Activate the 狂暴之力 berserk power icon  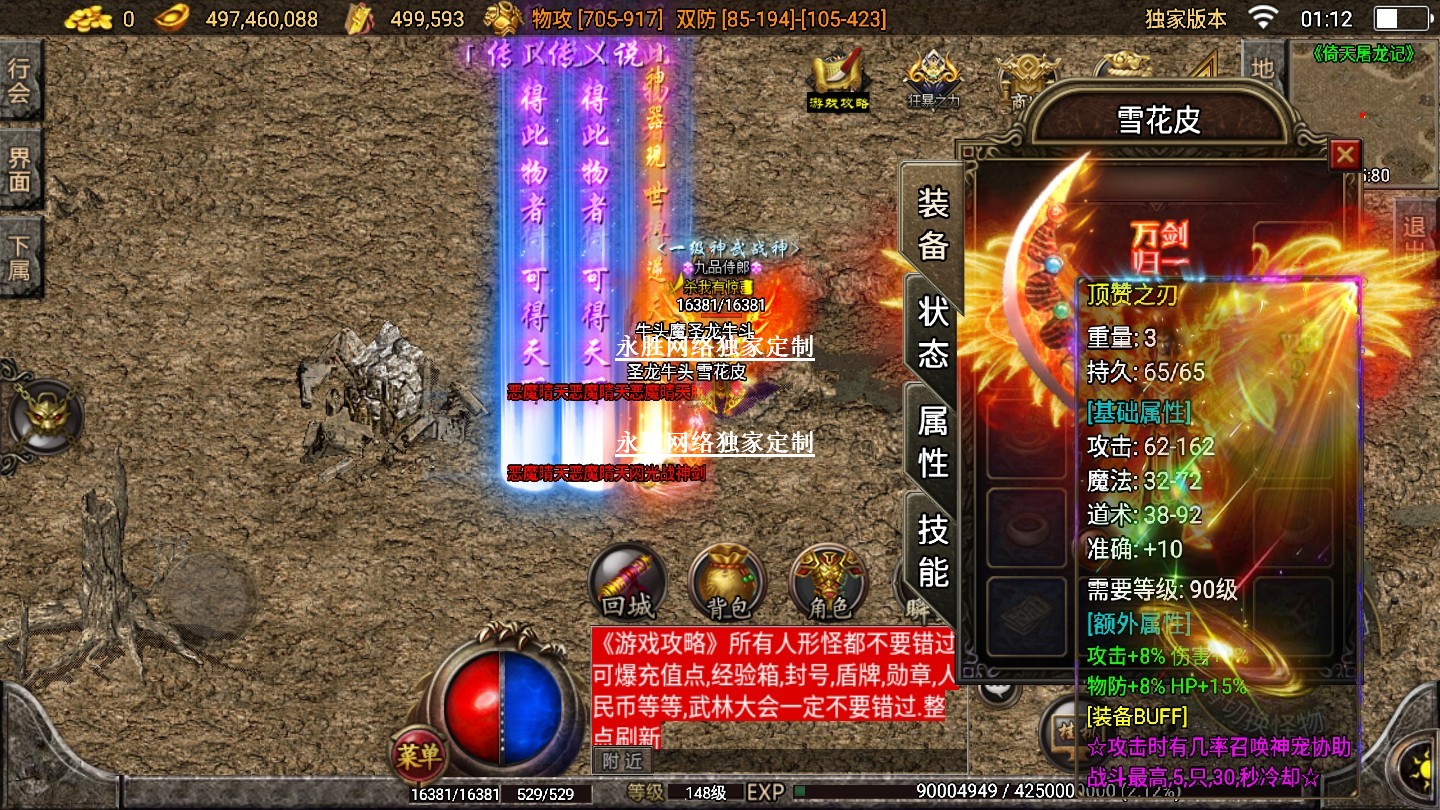[933, 78]
